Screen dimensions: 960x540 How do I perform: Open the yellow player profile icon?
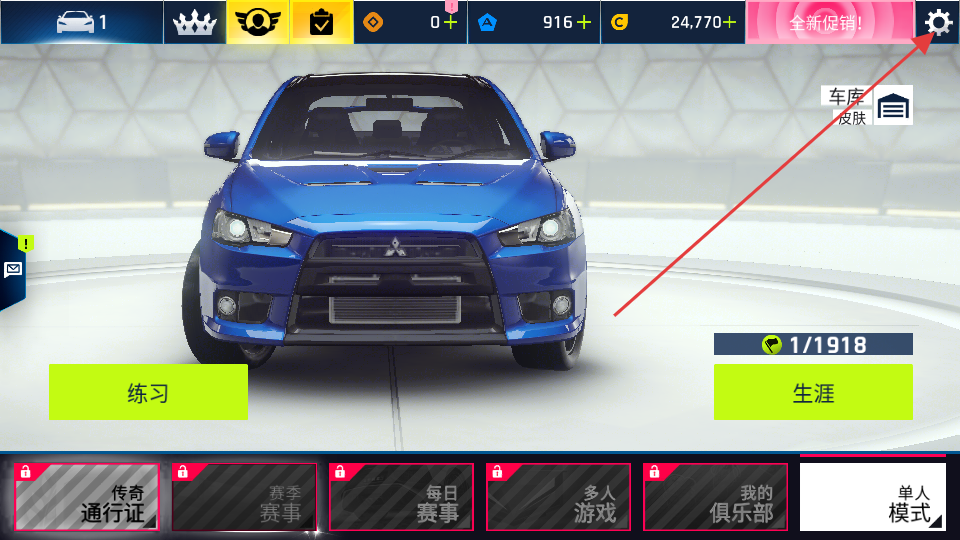coord(258,22)
